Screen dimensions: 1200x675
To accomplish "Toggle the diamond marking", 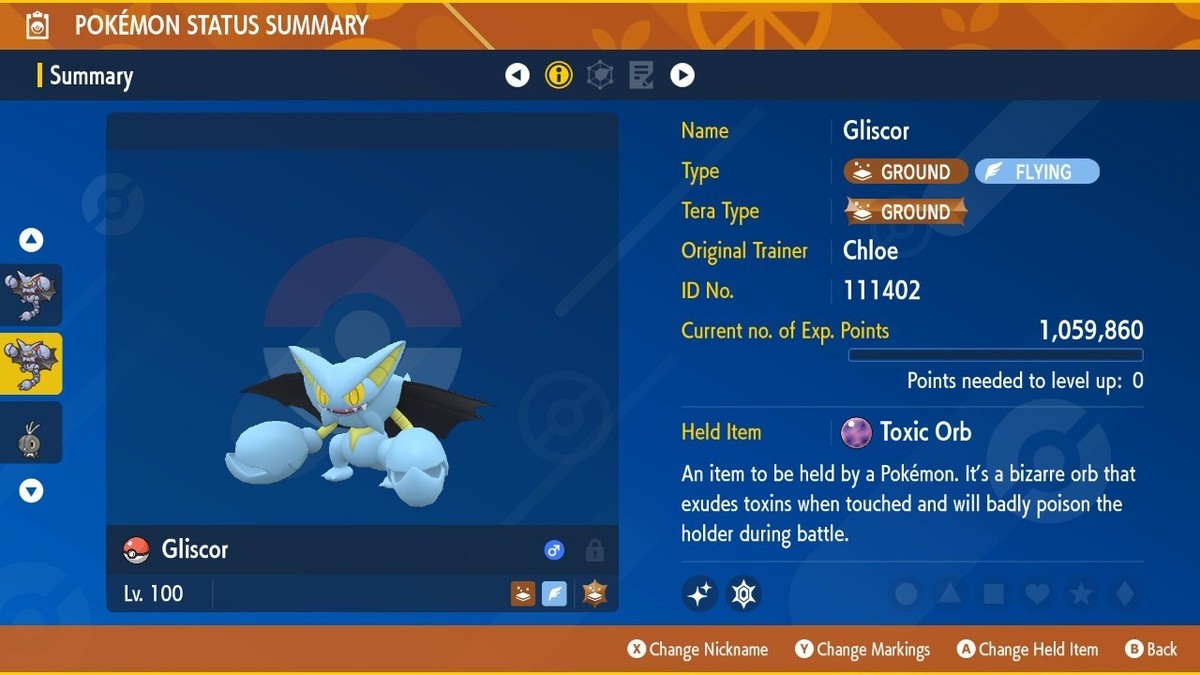I will (1125, 594).
